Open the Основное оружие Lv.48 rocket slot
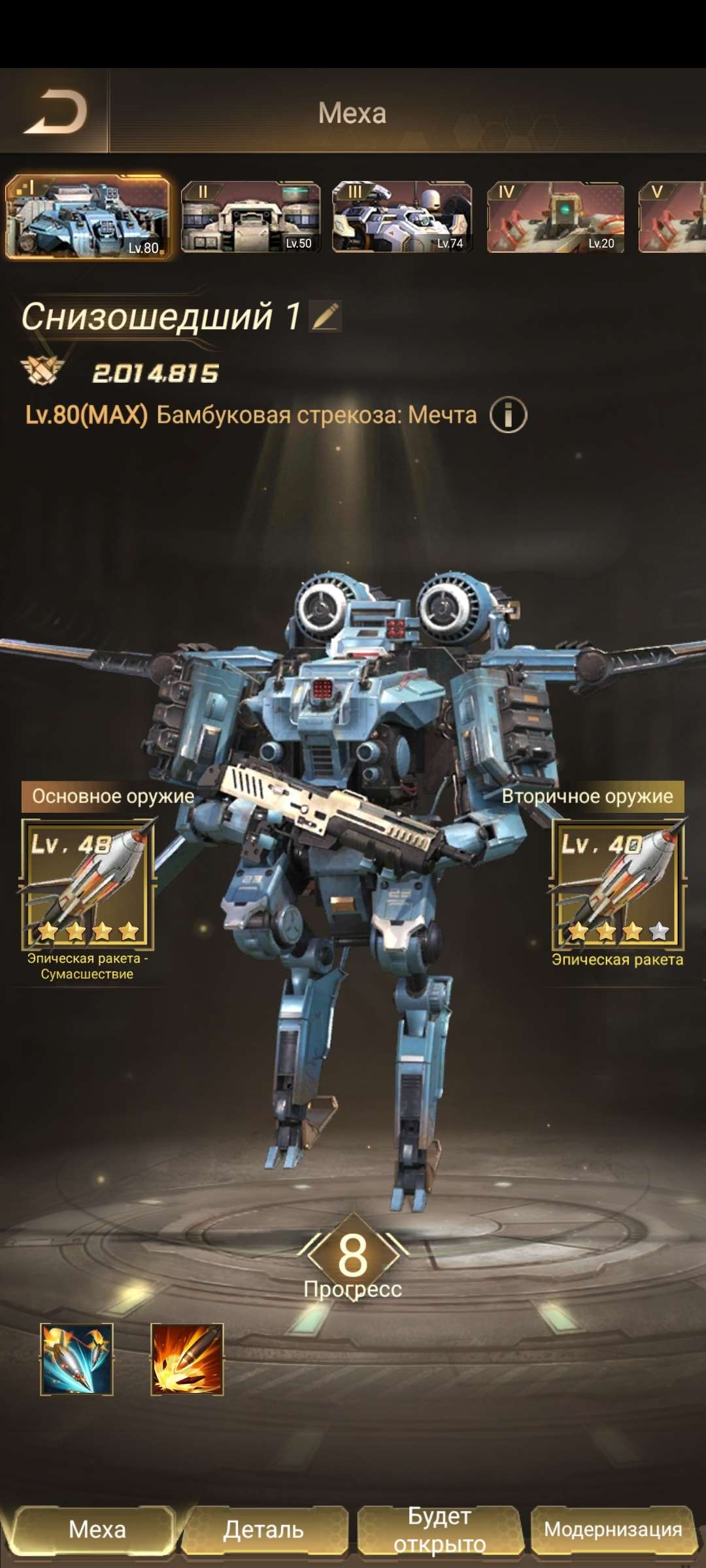706x1568 pixels. point(88,883)
